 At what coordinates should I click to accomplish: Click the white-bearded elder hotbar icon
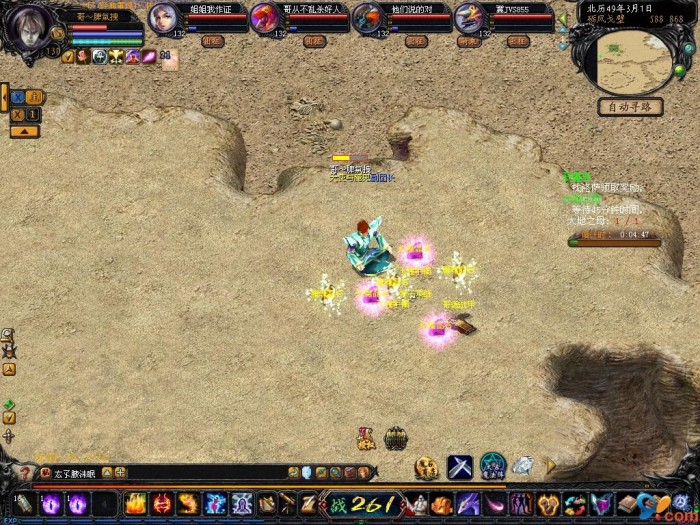pyautogui.click(x=417, y=504)
